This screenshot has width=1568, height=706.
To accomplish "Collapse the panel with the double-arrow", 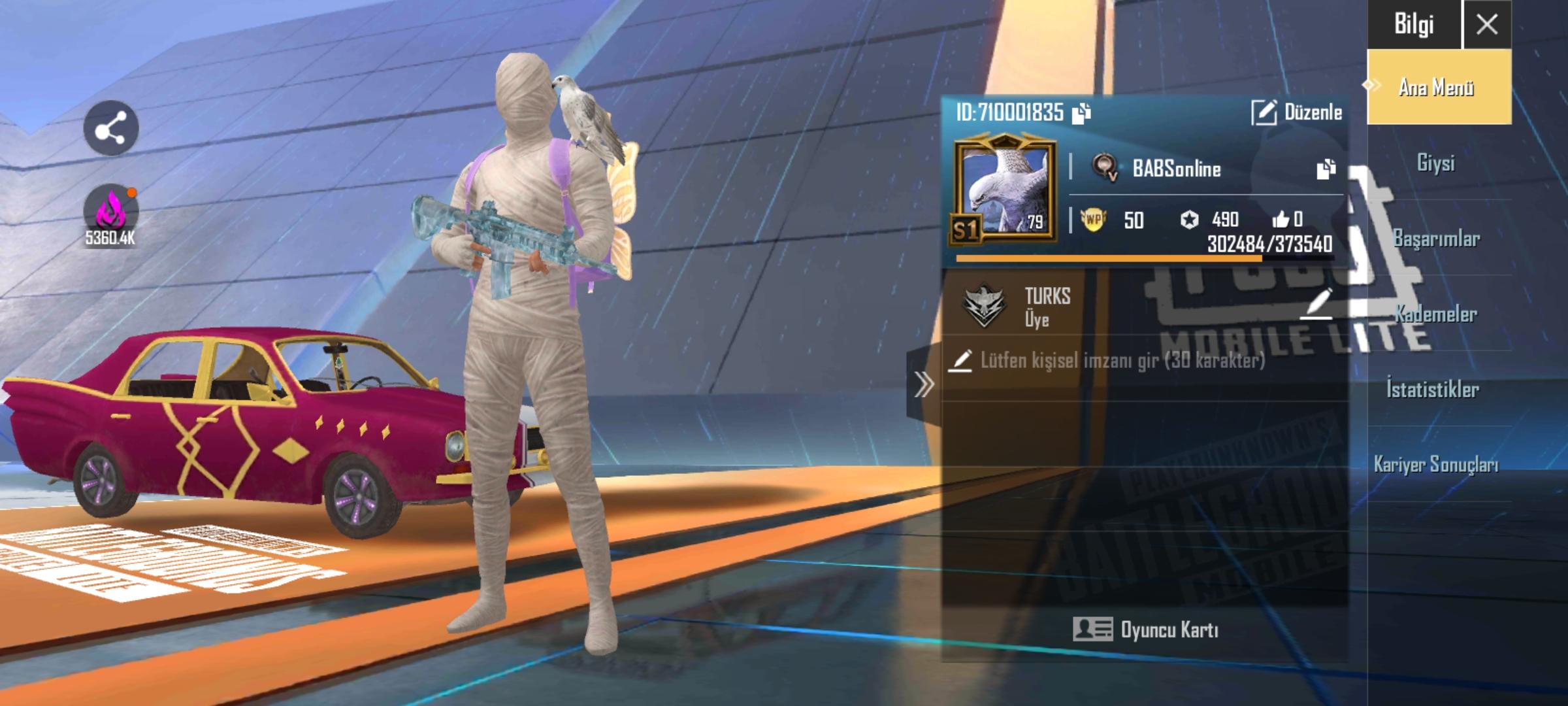I will (x=923, y=384).
